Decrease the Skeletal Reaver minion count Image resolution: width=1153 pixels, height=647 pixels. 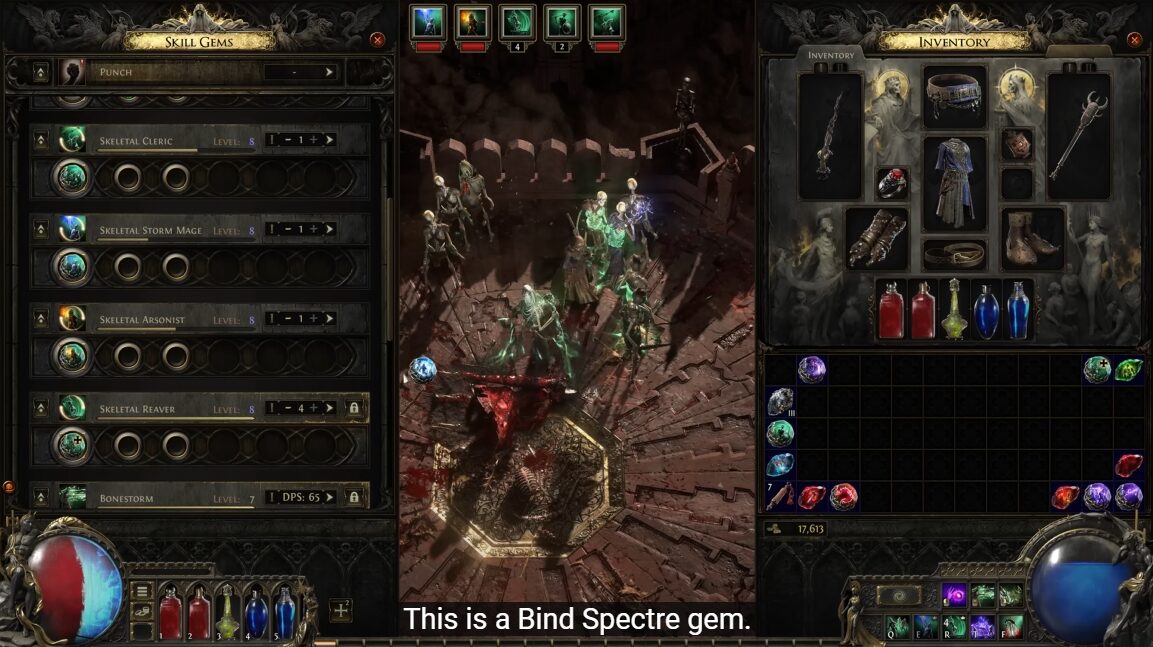click(x=286, y=408)
